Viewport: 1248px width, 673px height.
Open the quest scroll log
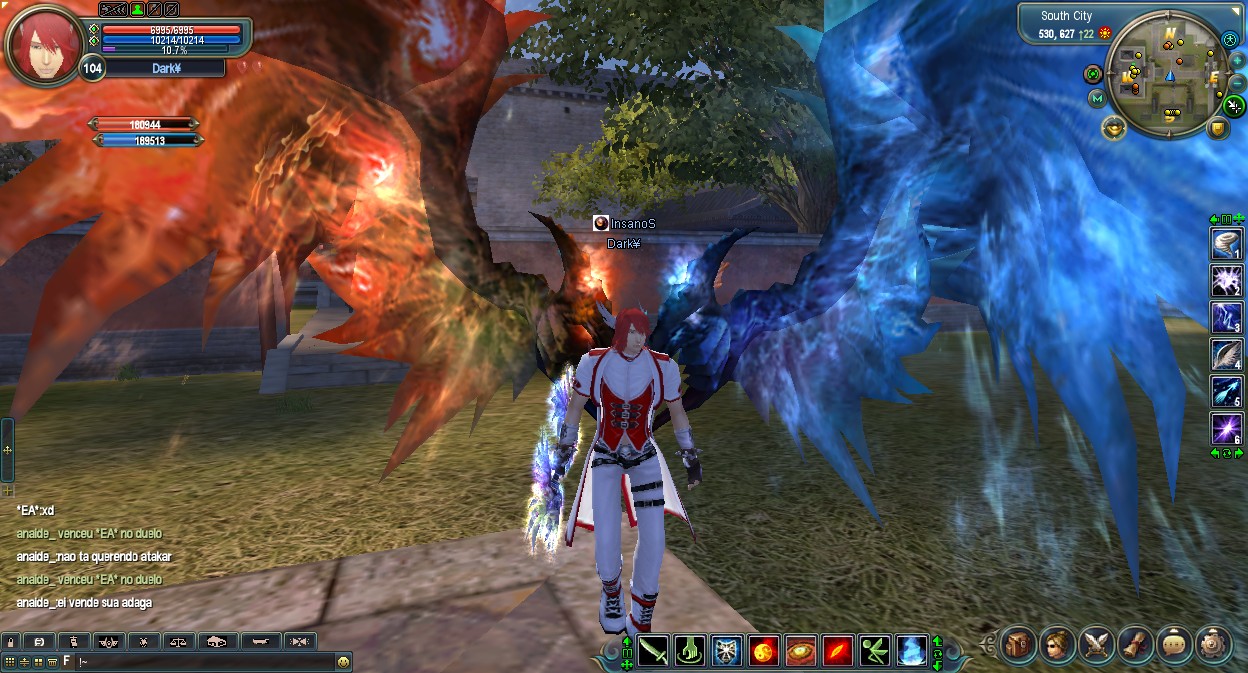click(1135, 643)
